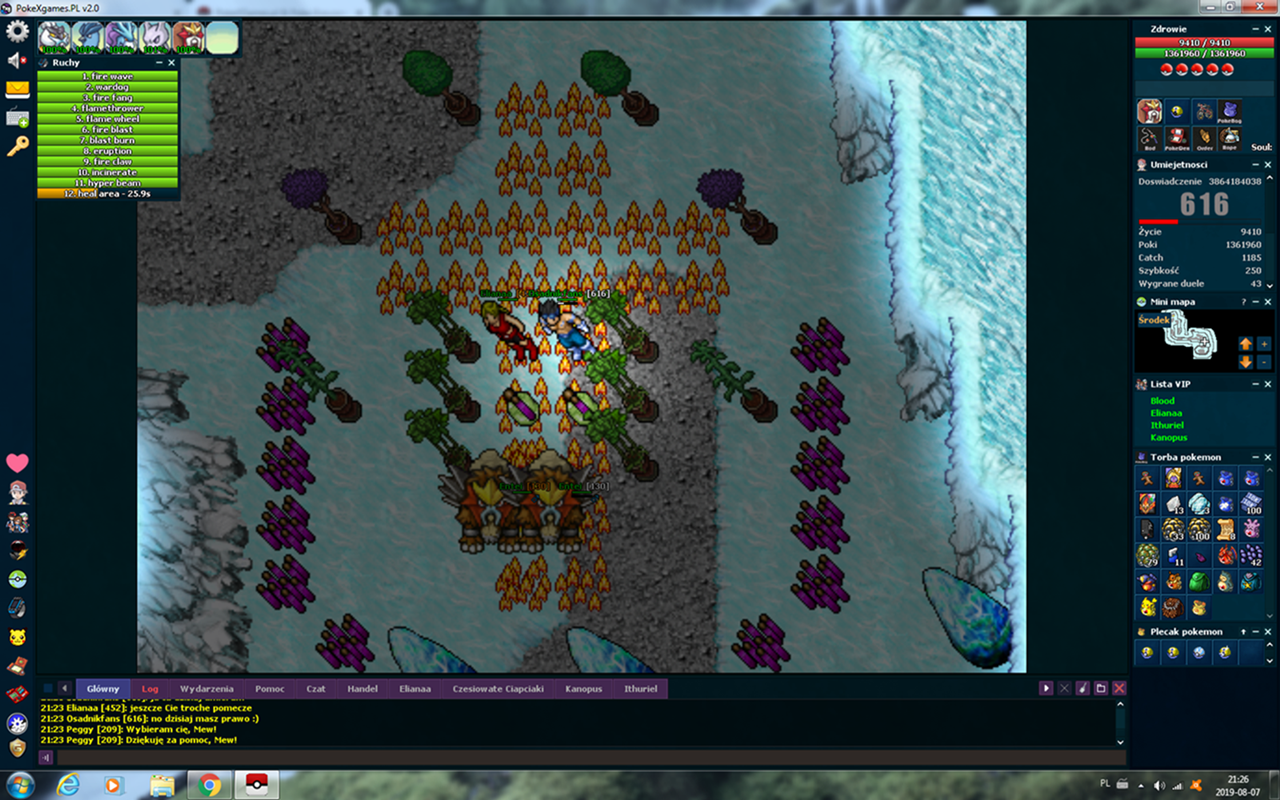Image resolution: width=1280 pixels, height=800 pixels.
Task: Open the Wydarzenia chat tab
Action: pyautogui.click(x=206, y=689)
